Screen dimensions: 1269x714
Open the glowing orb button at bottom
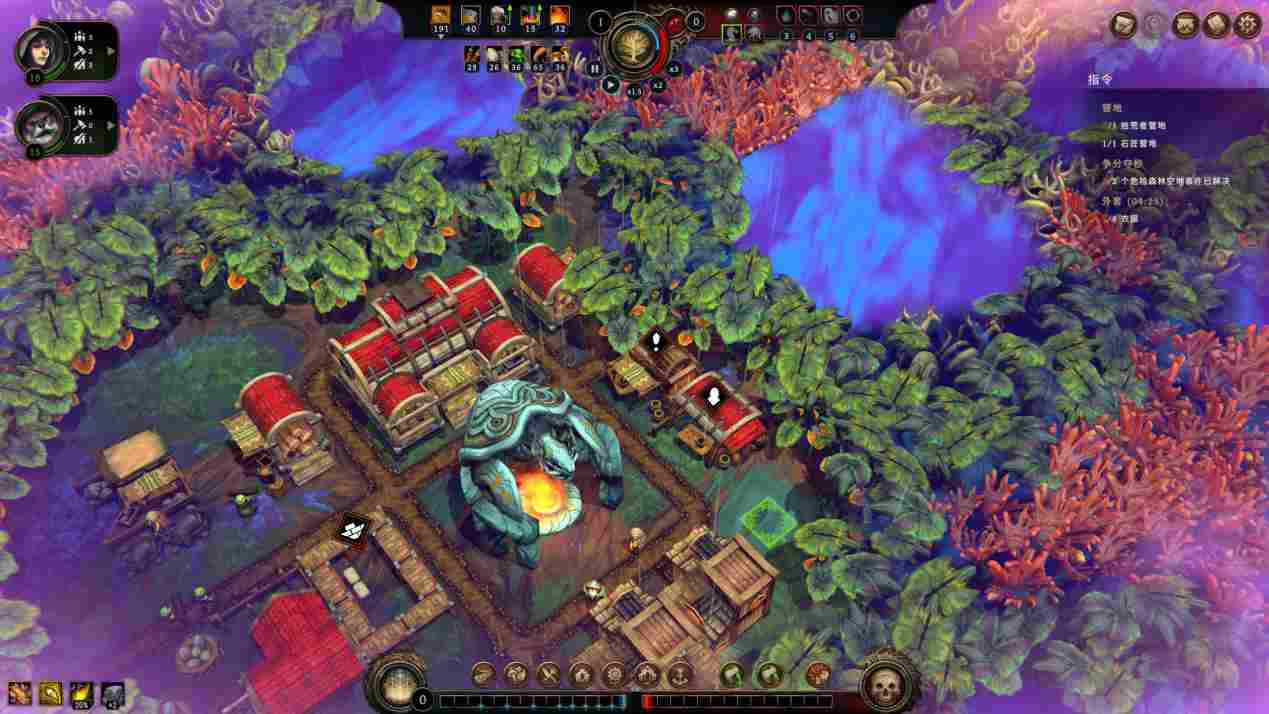tap(397, 682)
